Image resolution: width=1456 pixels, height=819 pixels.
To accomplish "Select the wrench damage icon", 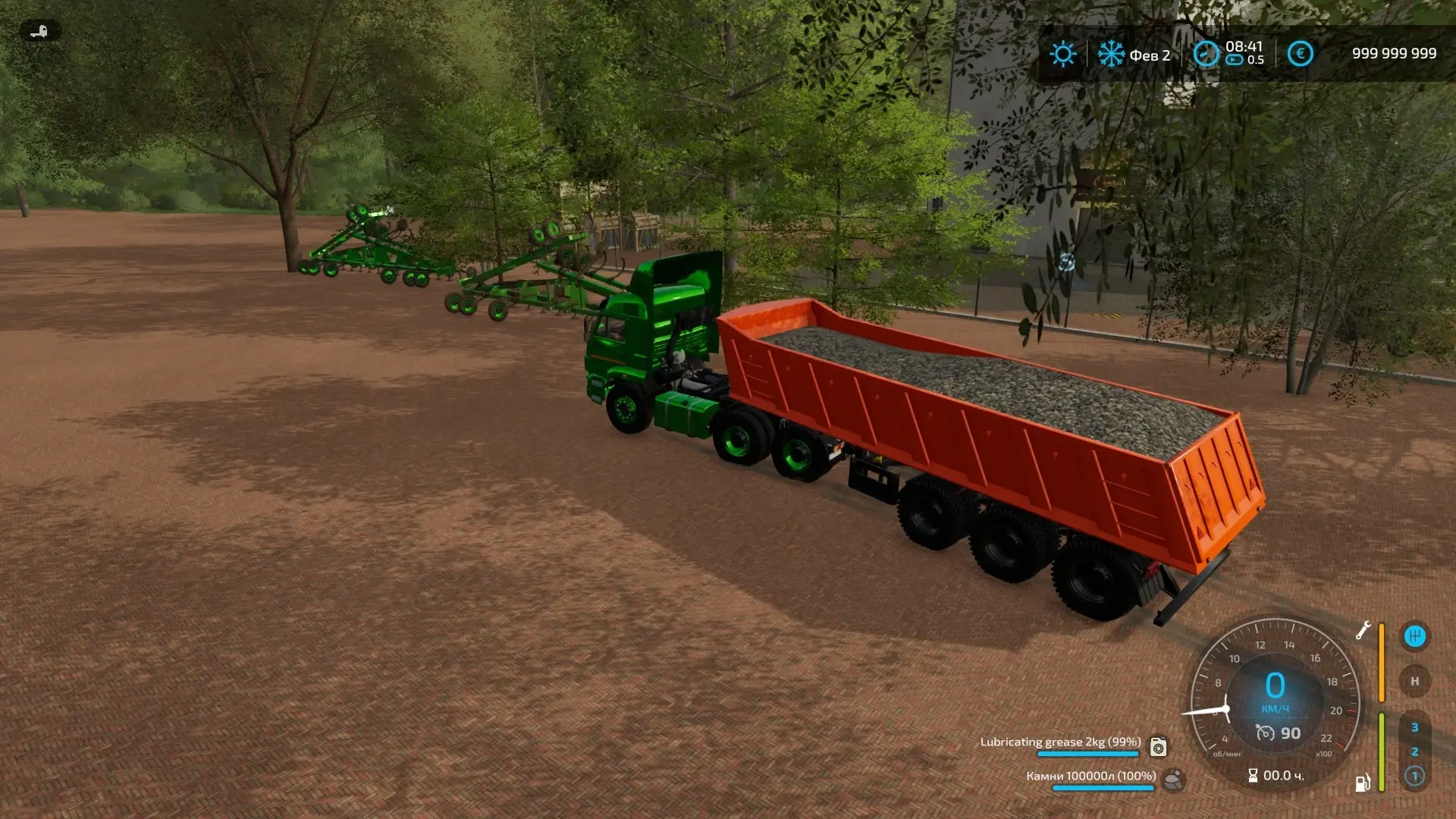I will 1363,630.
